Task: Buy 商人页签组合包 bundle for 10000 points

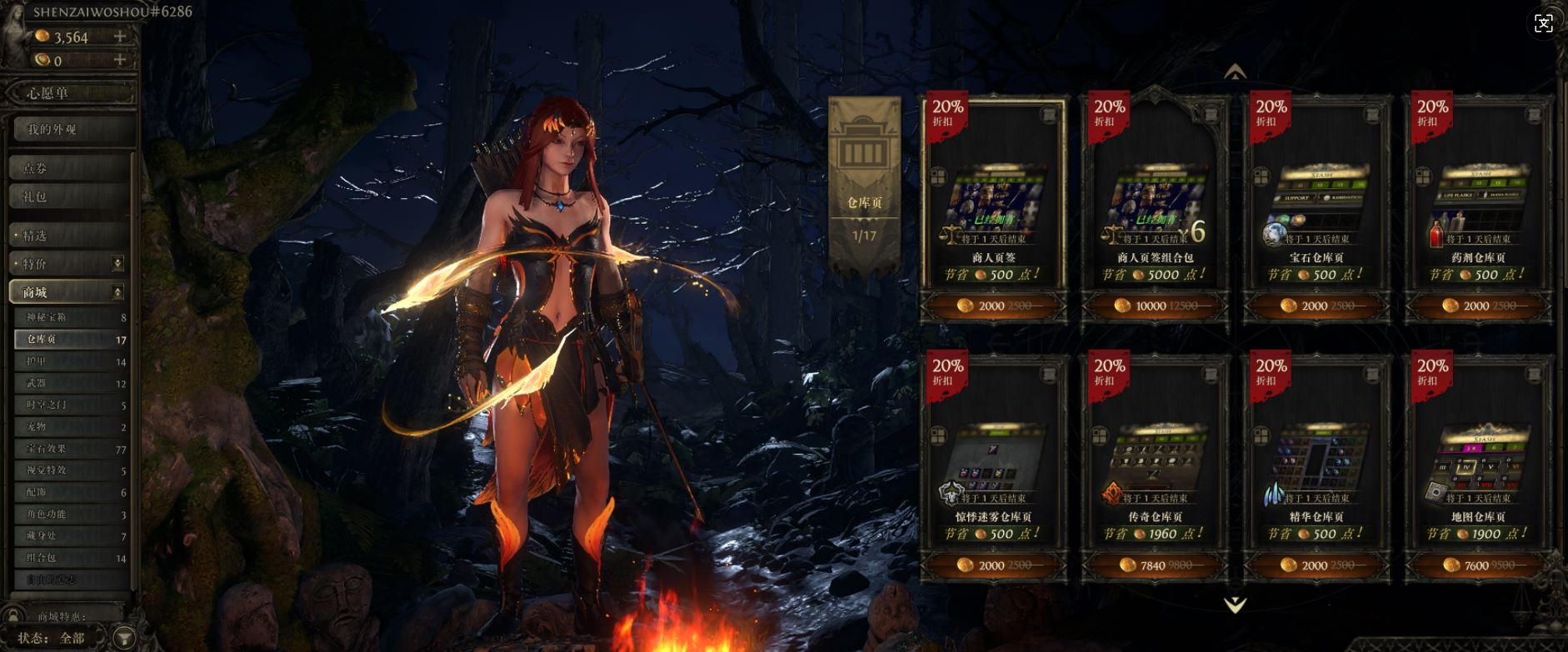Action: (1155, 306)
